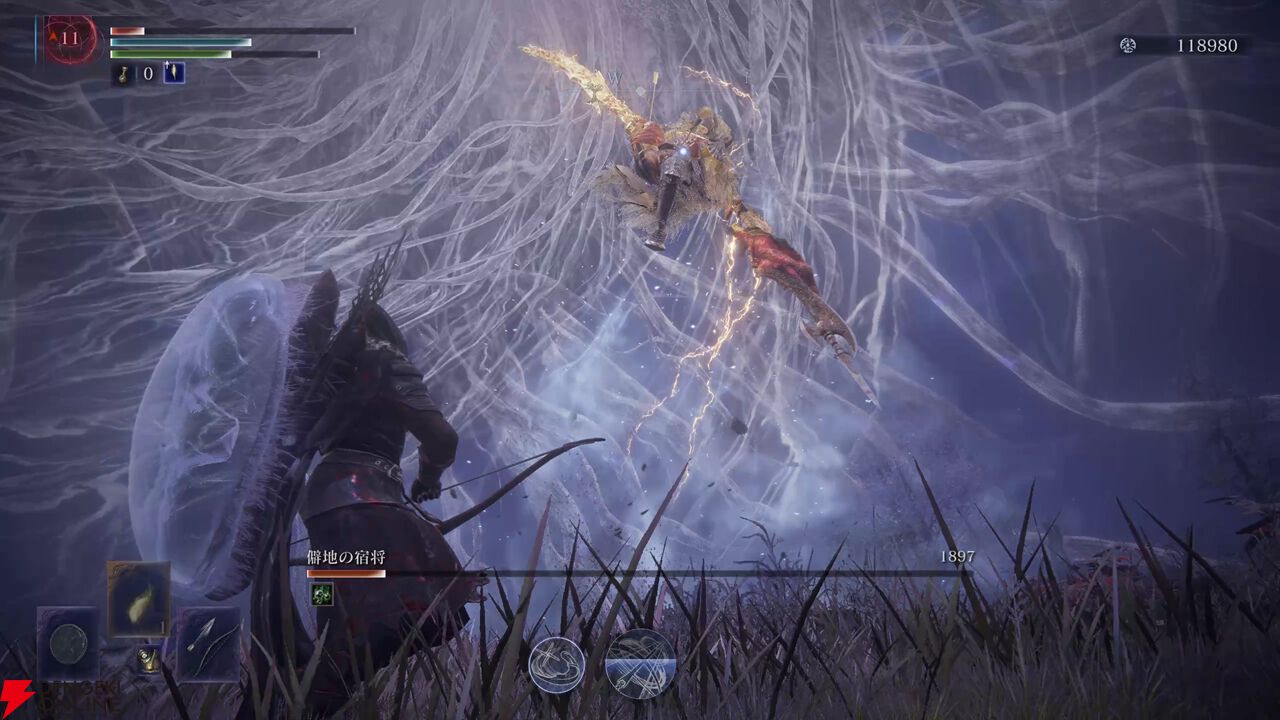Select the golden feather item slot
This screenshot has height=720, width=1280.
tap(139, 599)
